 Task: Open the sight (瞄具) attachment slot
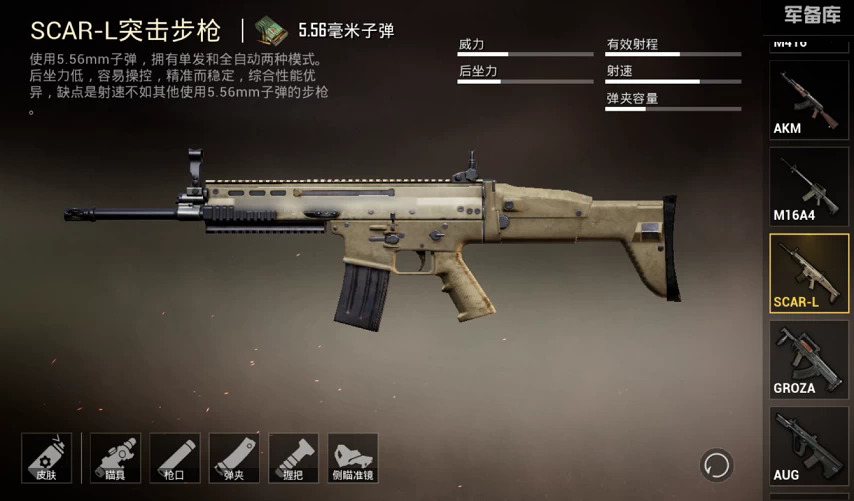[116, 458]
